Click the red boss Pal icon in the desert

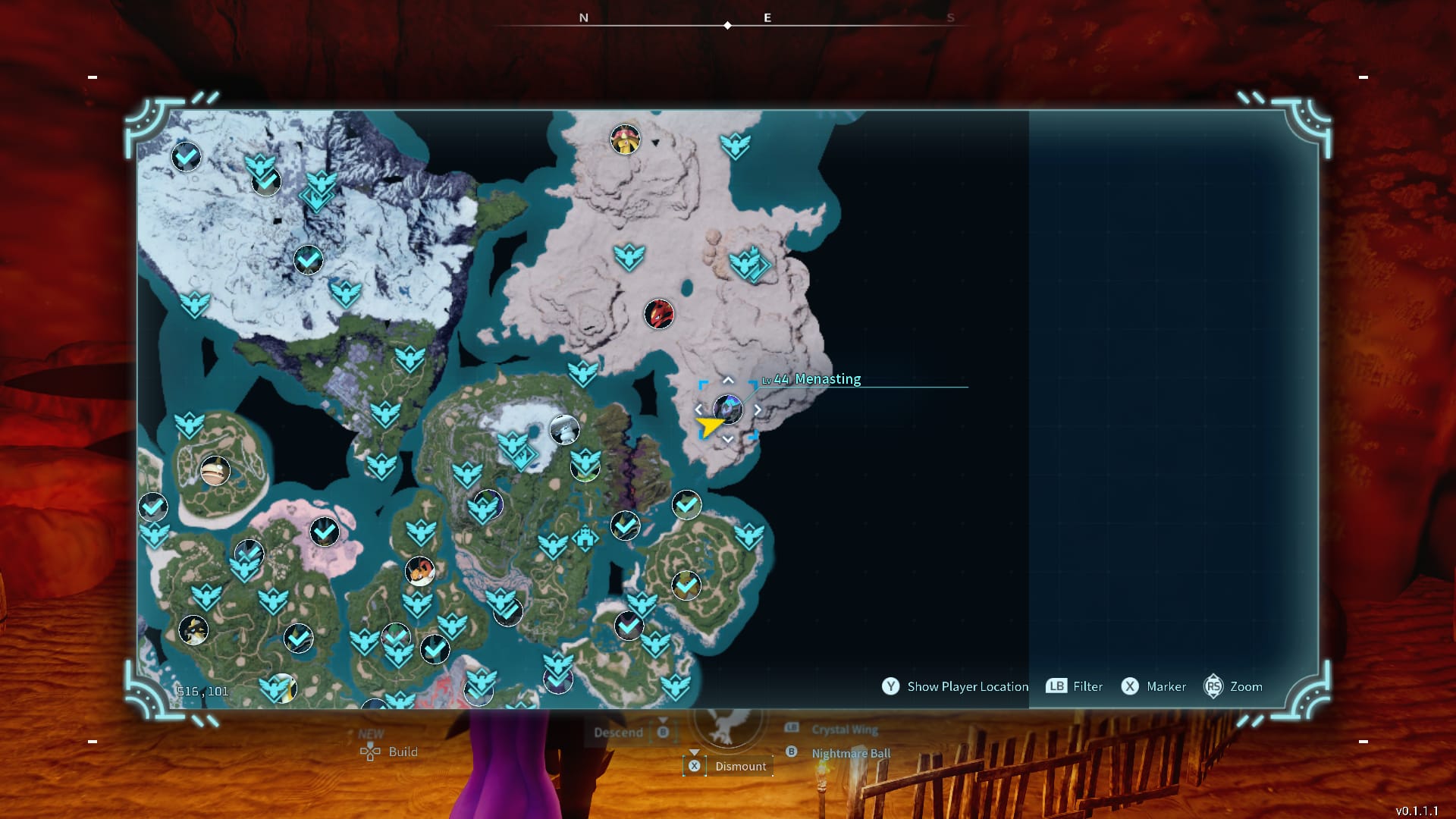pos(659,315)
